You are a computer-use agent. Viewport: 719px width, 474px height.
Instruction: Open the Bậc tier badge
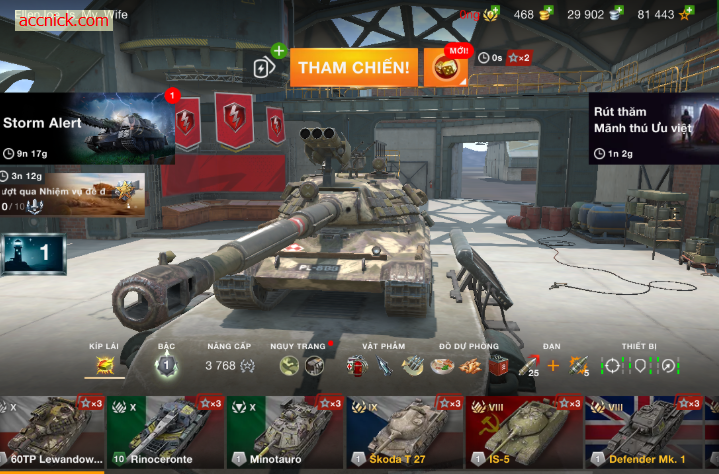tap(166, 365)
